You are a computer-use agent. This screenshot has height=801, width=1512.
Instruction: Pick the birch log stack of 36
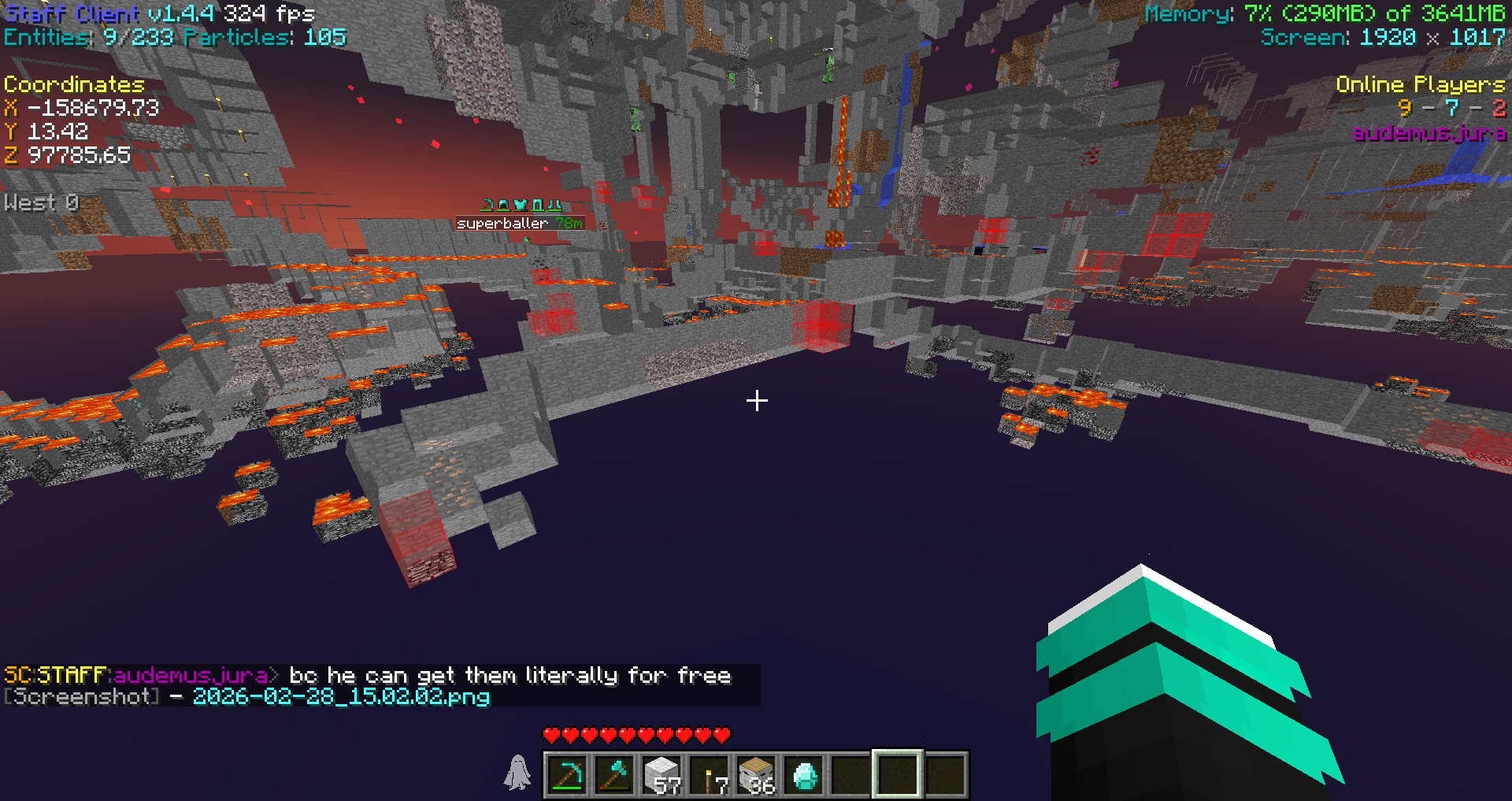click(x=757, y=775)
